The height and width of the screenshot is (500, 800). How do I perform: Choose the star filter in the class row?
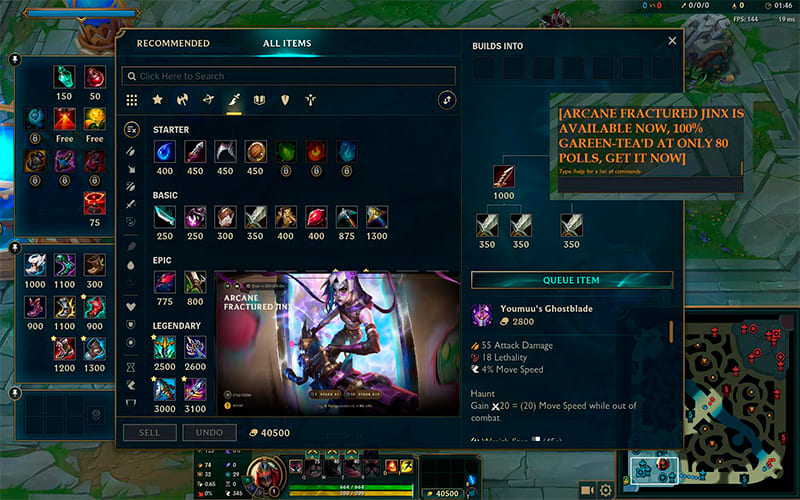[x=157, y=100]
